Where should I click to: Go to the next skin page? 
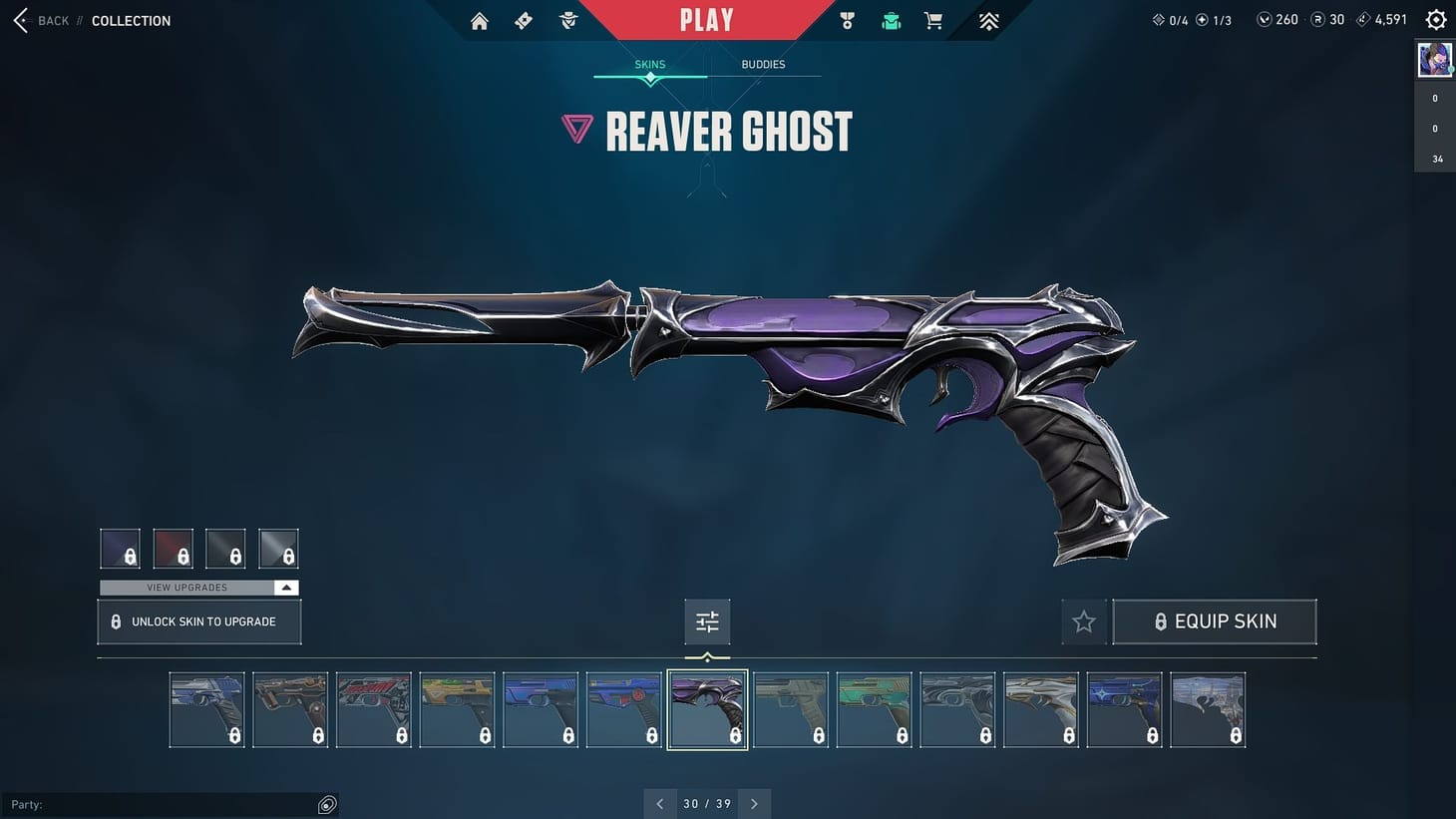(755, 803)
